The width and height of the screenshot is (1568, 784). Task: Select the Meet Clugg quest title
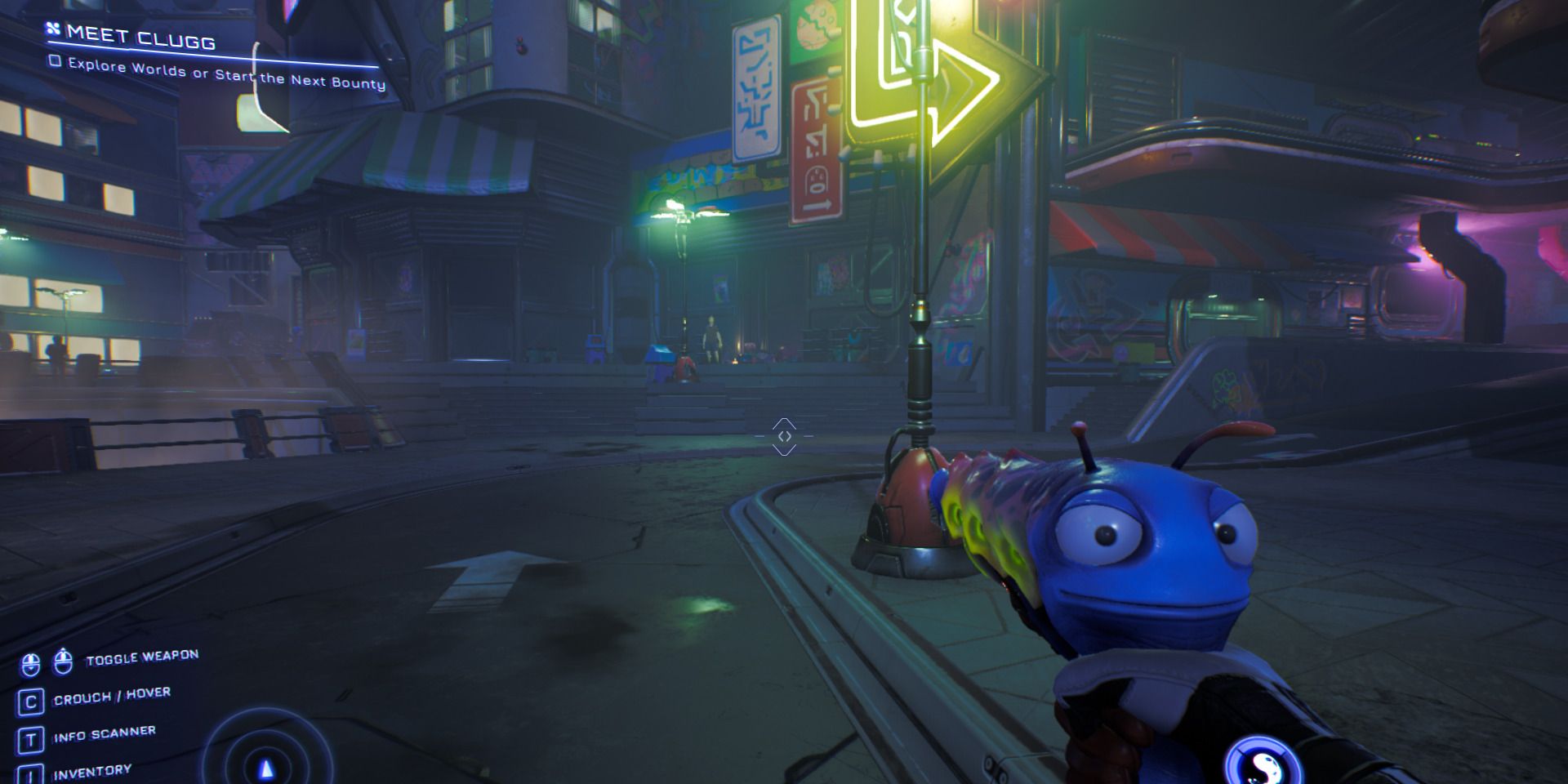[140, 38]
